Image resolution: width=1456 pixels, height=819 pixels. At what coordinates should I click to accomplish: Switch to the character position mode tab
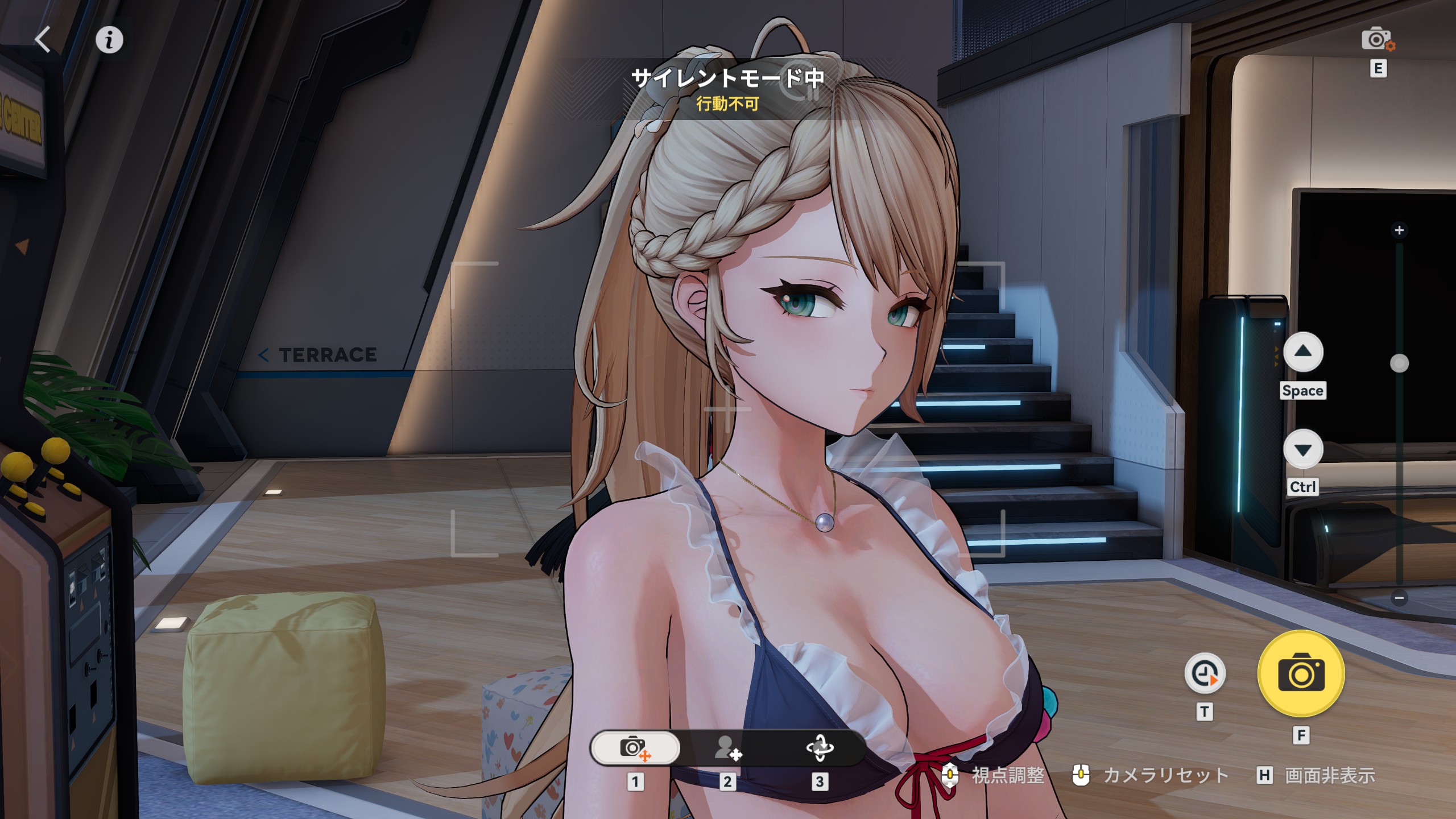(x=727, y=747)
